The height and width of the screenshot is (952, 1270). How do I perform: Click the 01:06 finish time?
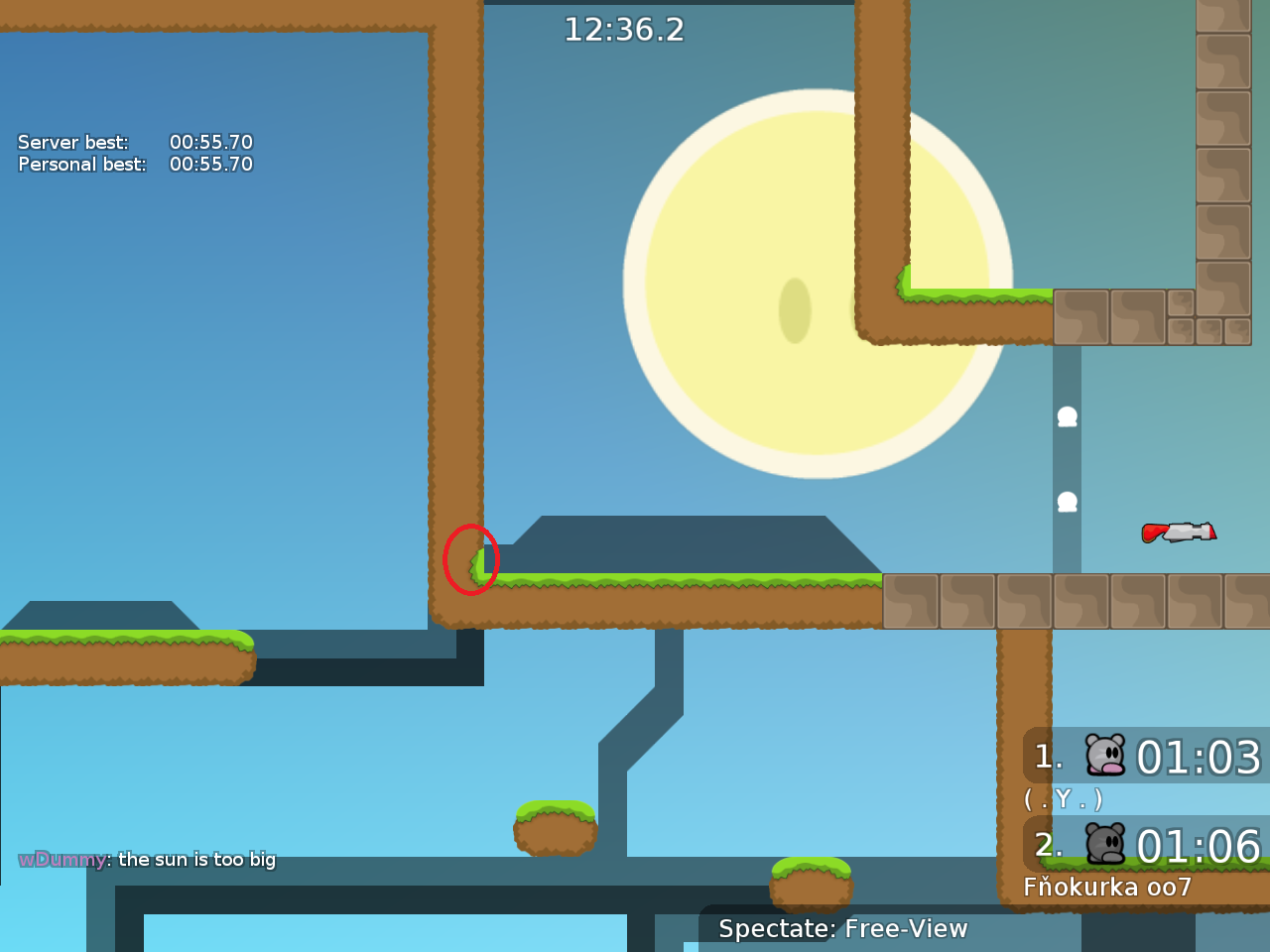point(1202,847)
